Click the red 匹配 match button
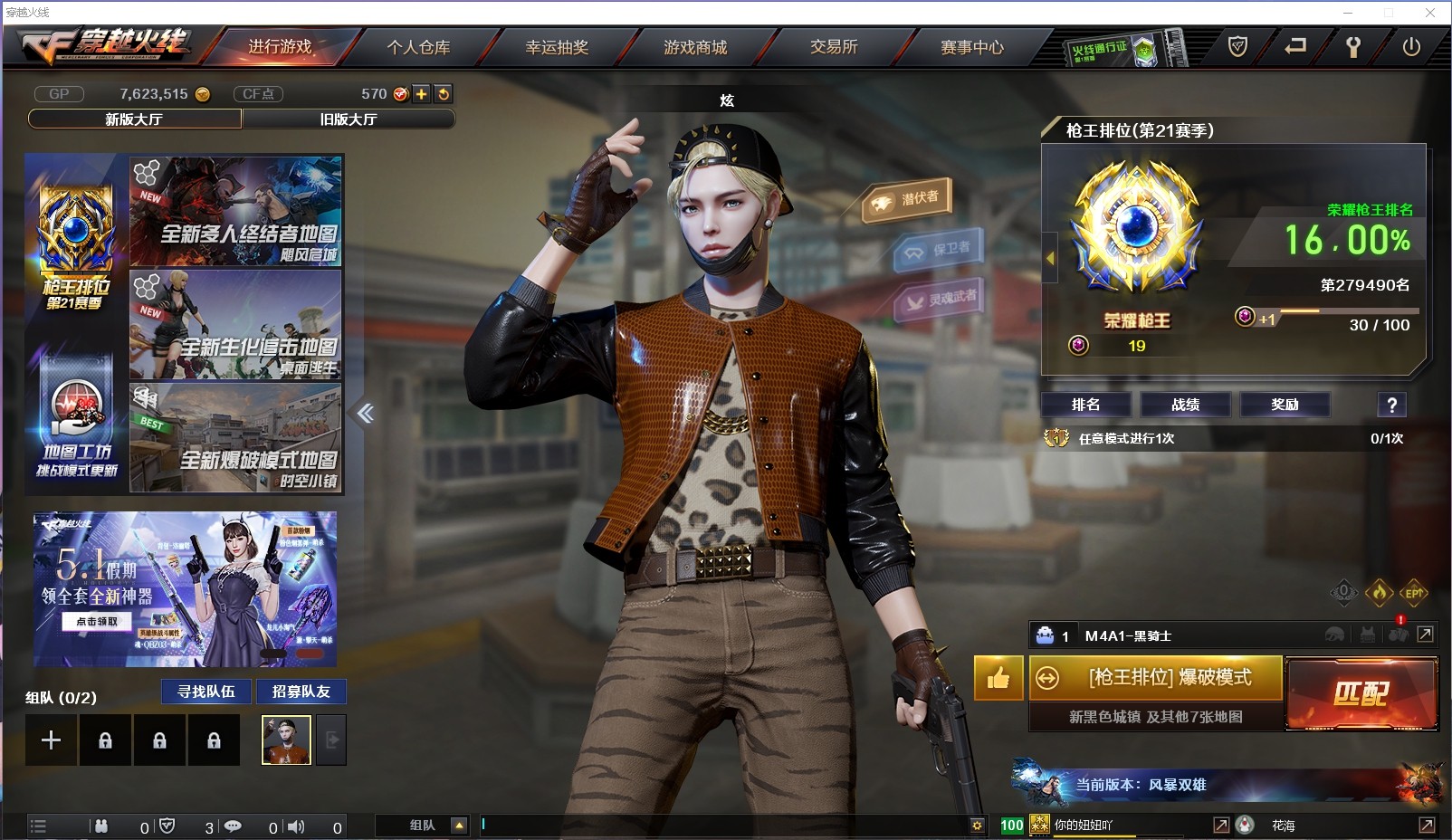Screen dimensions: 1452x840 pyautogui.click(x=1361, y=693)
